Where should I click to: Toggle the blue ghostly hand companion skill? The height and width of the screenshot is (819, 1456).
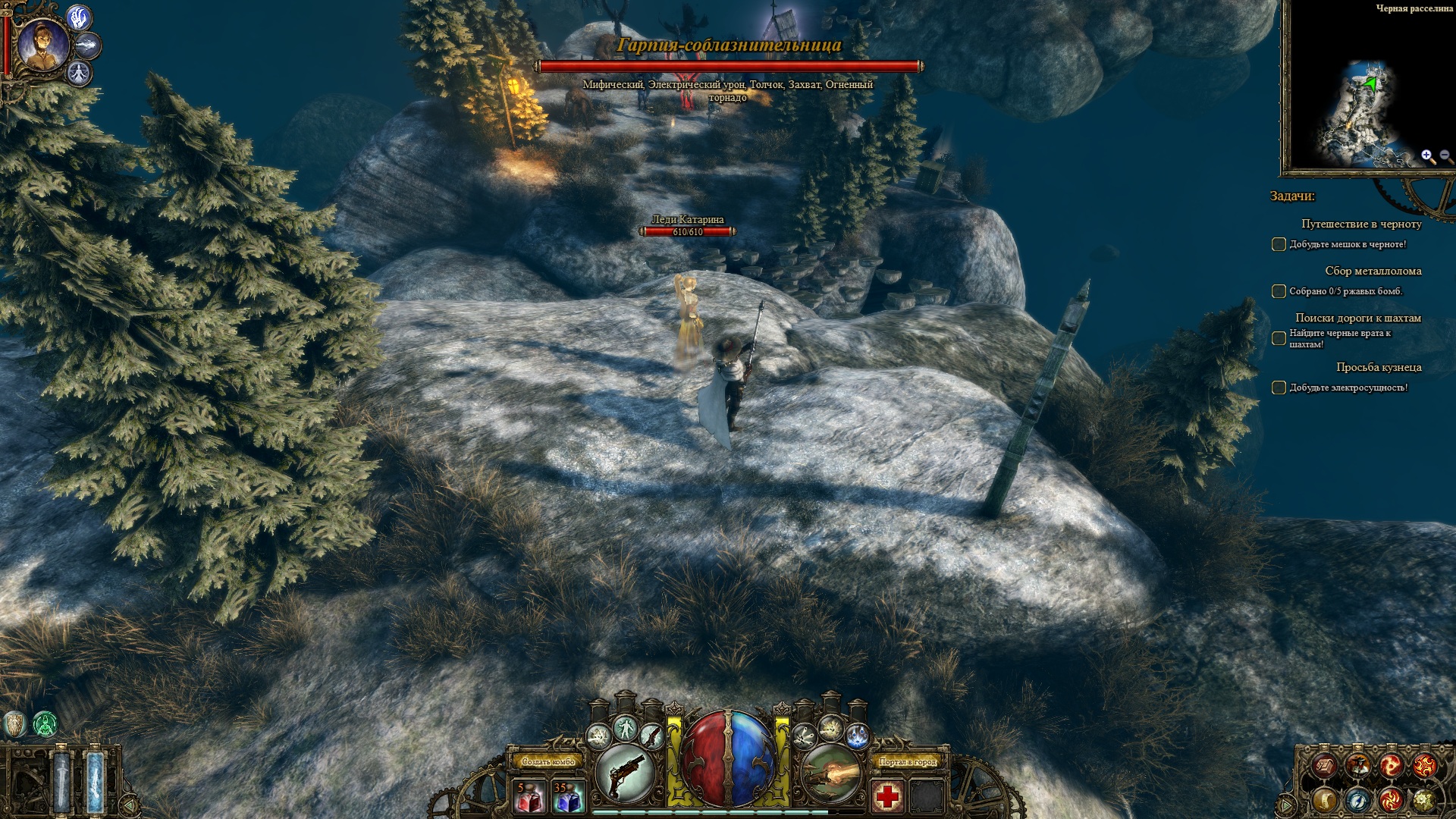[79, 18]
